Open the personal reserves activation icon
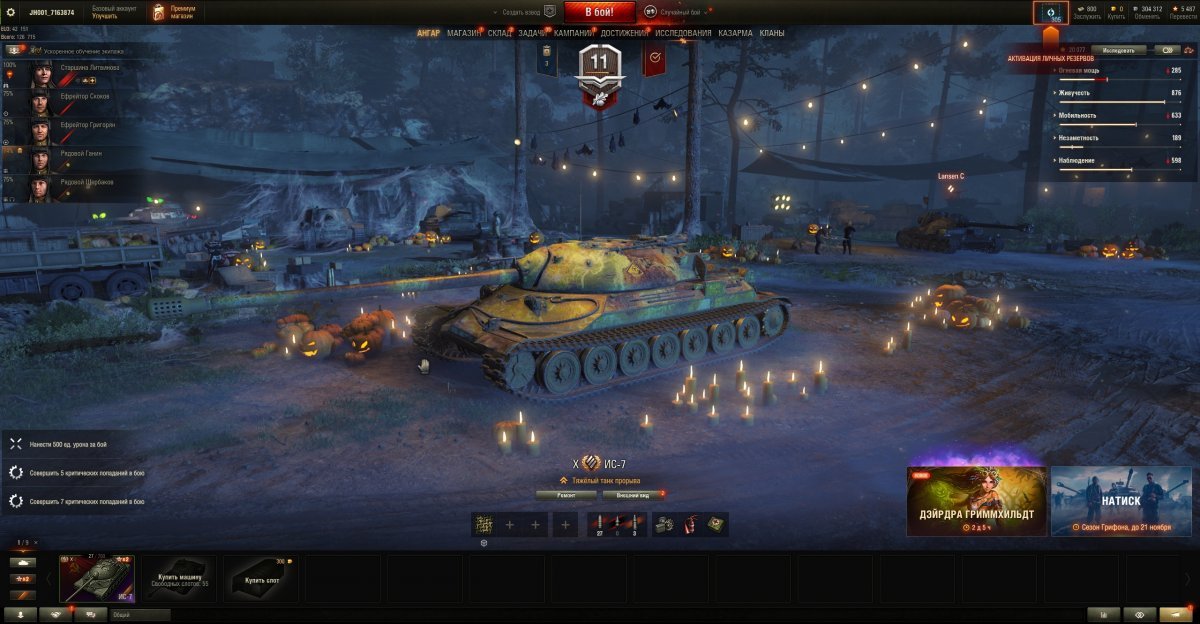The width and height of the screenshot is (1200, 624). (x=1050, y=13)
